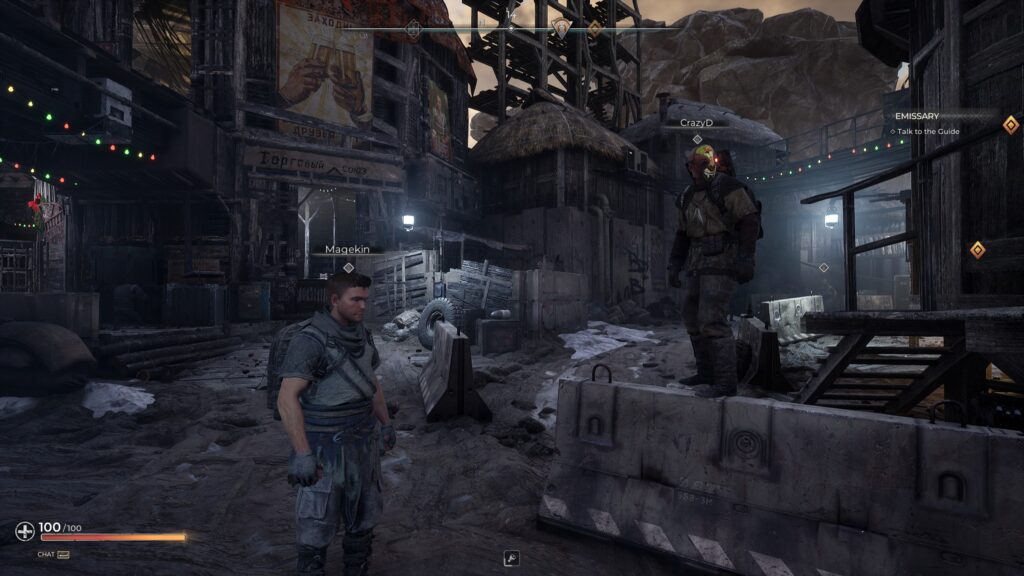
Task: Click the orange diamond quest marker on the compass
Action: (594, 29)
